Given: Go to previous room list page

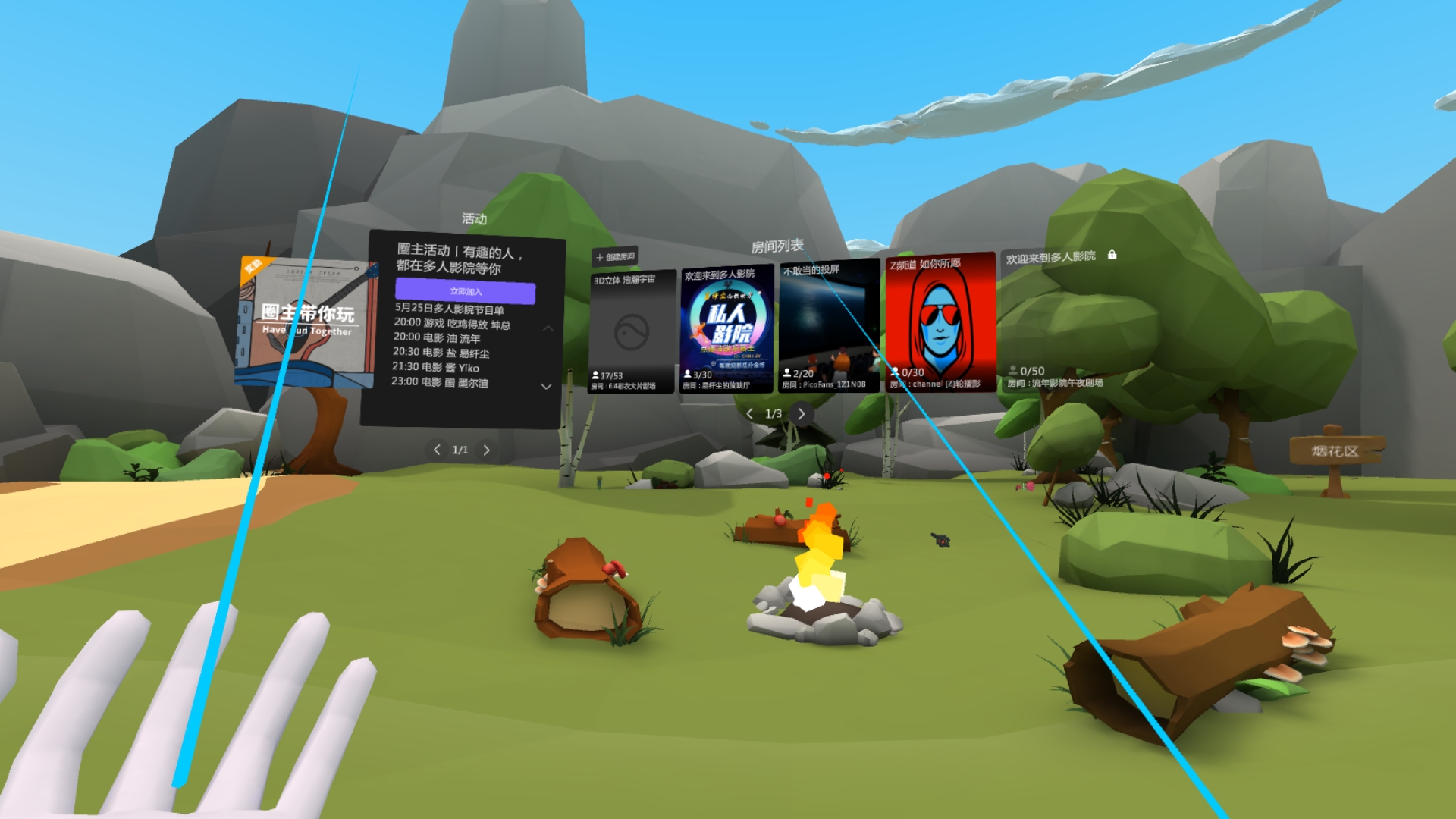Looking at the screenshot, I should [x=749, y=414].
